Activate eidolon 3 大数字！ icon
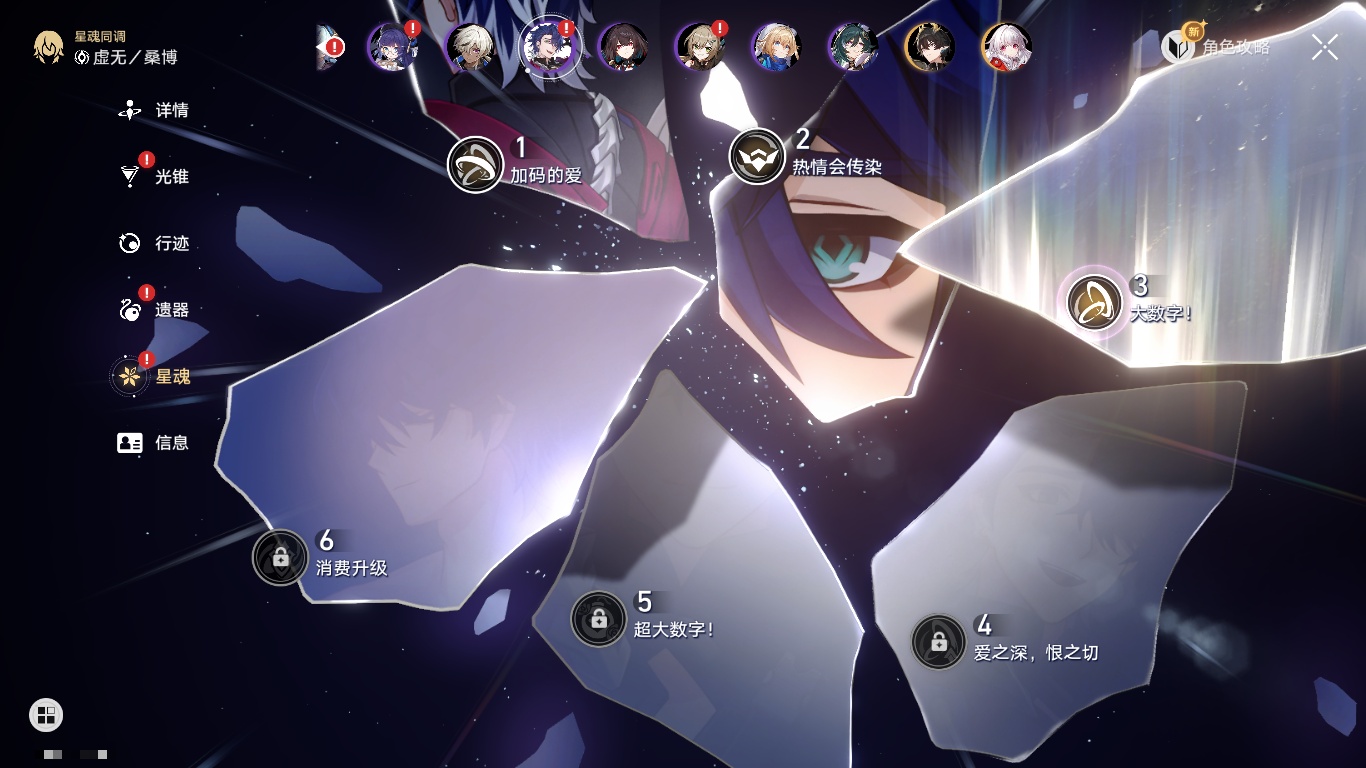This screenshot has height=768, width=1366. (x=1095, y=303)
